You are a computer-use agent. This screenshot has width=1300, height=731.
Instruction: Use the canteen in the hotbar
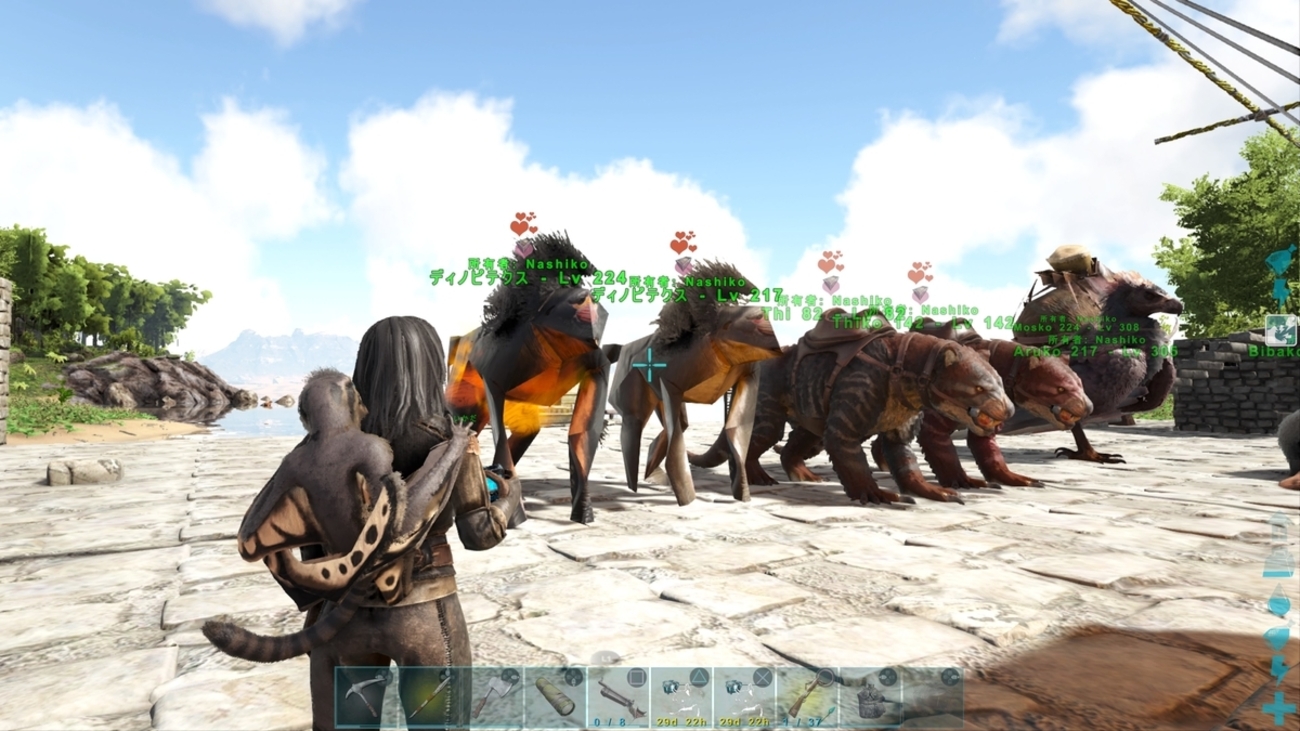coord(870,696)
